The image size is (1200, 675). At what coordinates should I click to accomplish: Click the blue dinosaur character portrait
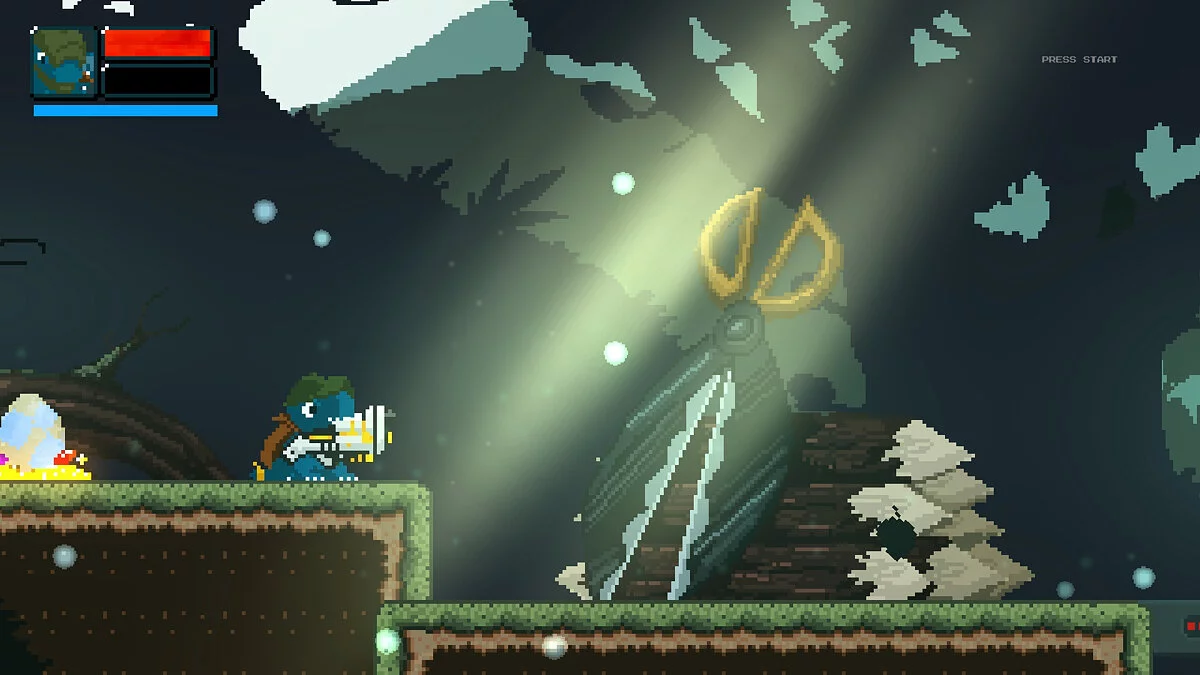pos(65,62)
